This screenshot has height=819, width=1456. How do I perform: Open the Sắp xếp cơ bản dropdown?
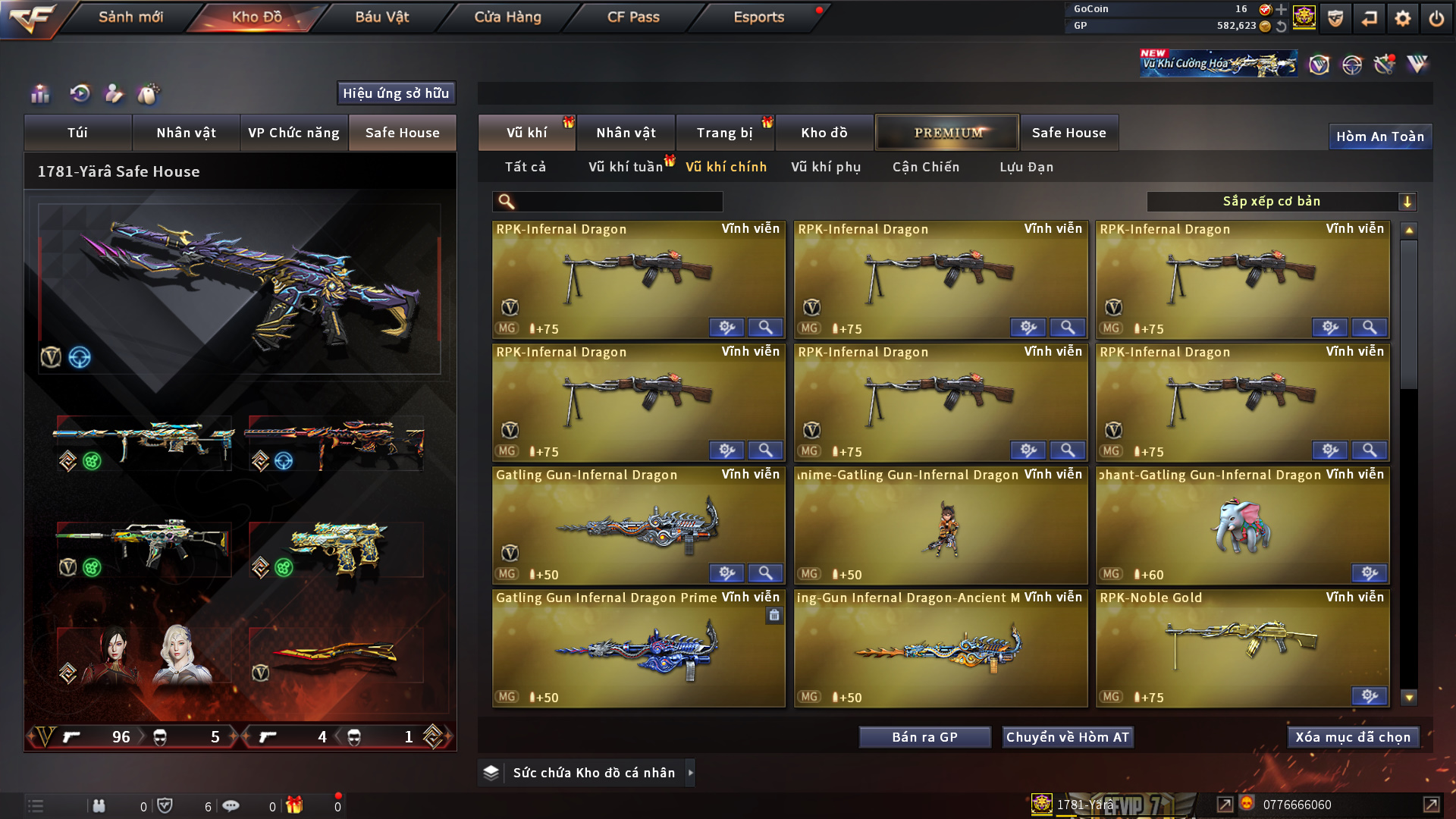pos(1281,202)
